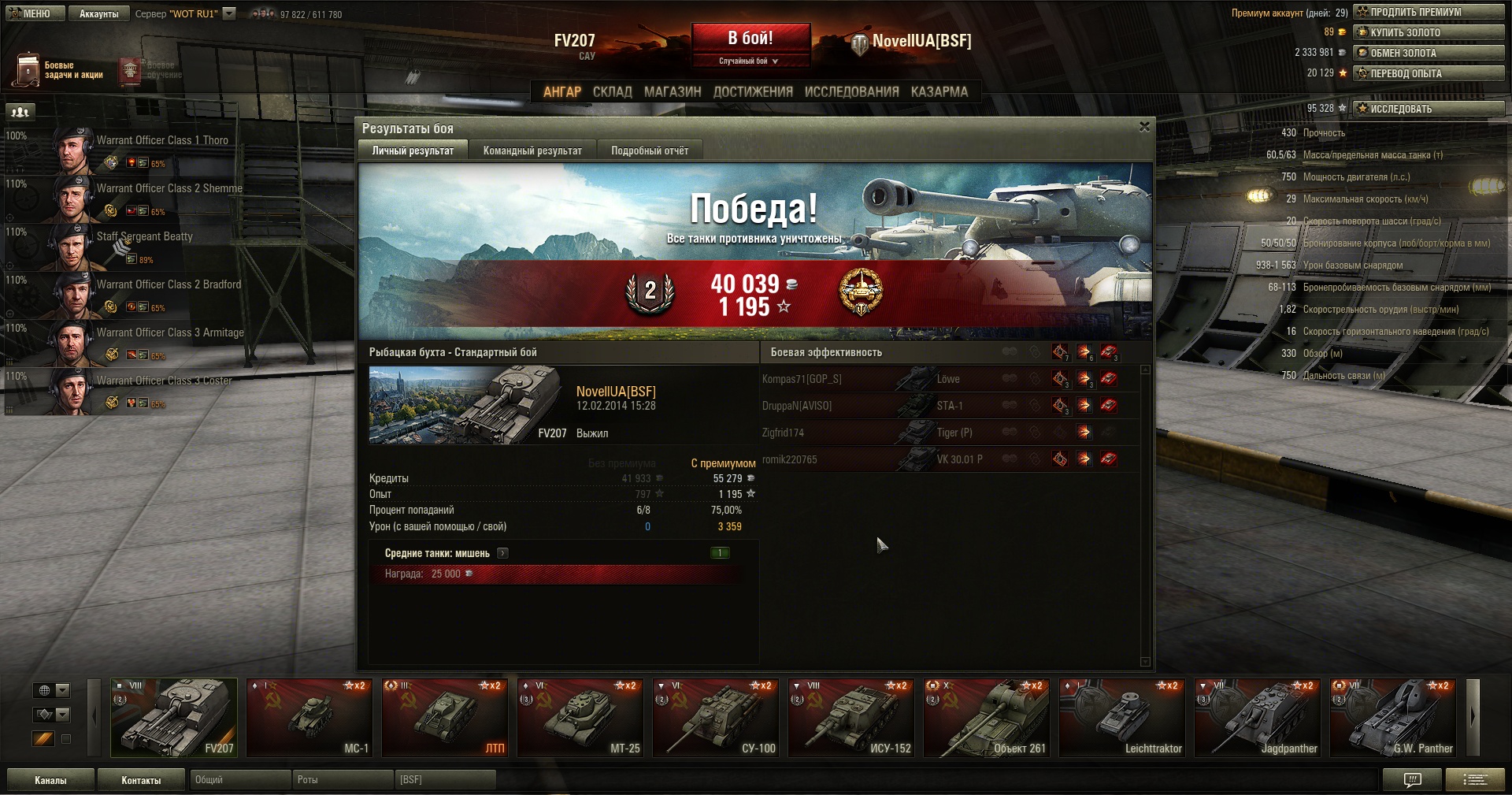Show the ИССЛЕДОВАНИЯ tech tree
This screenshot has height=795, width=1512.
tap(851, 91)
